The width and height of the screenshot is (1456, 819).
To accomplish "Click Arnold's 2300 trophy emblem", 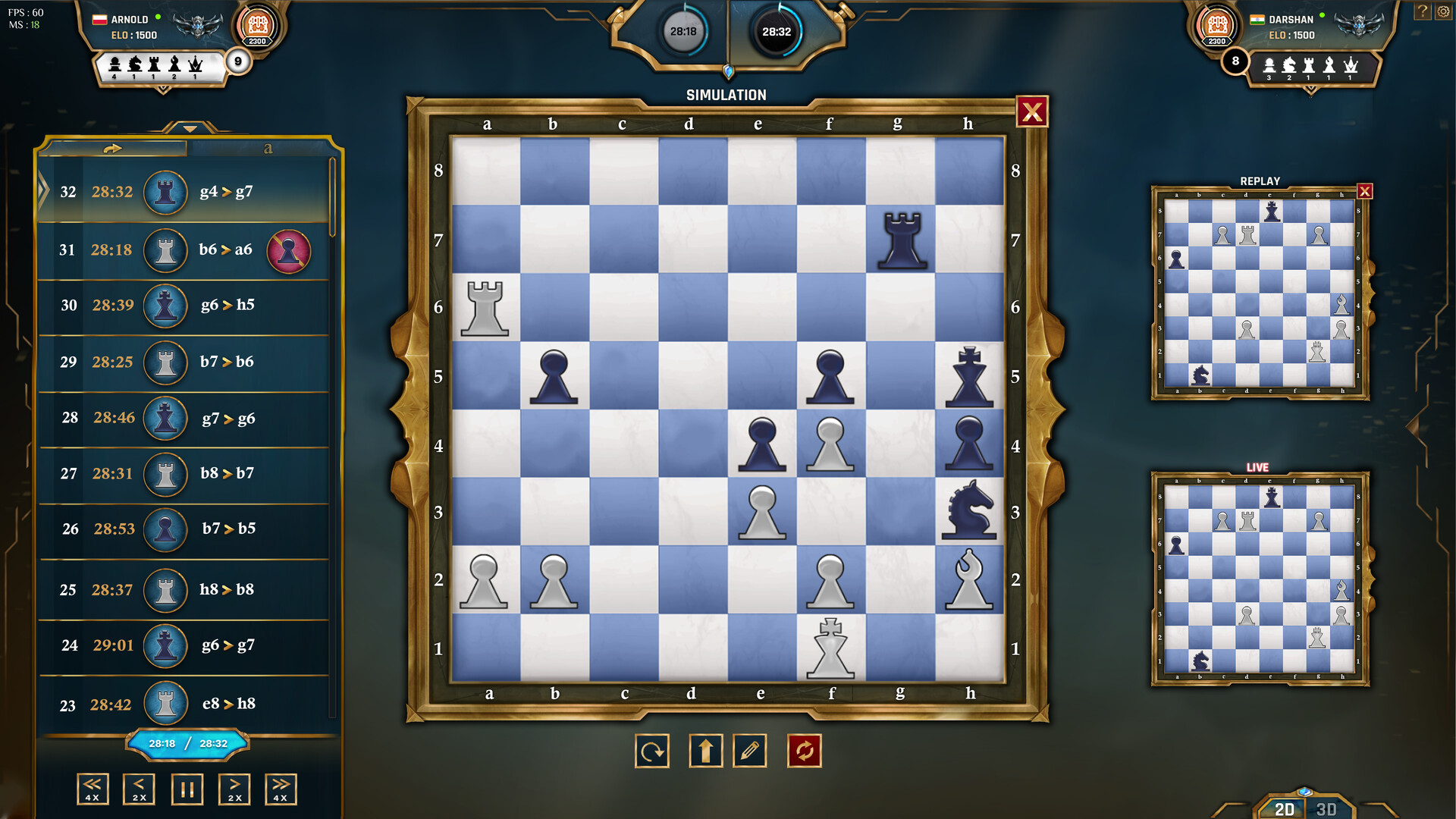I will 257,25.
